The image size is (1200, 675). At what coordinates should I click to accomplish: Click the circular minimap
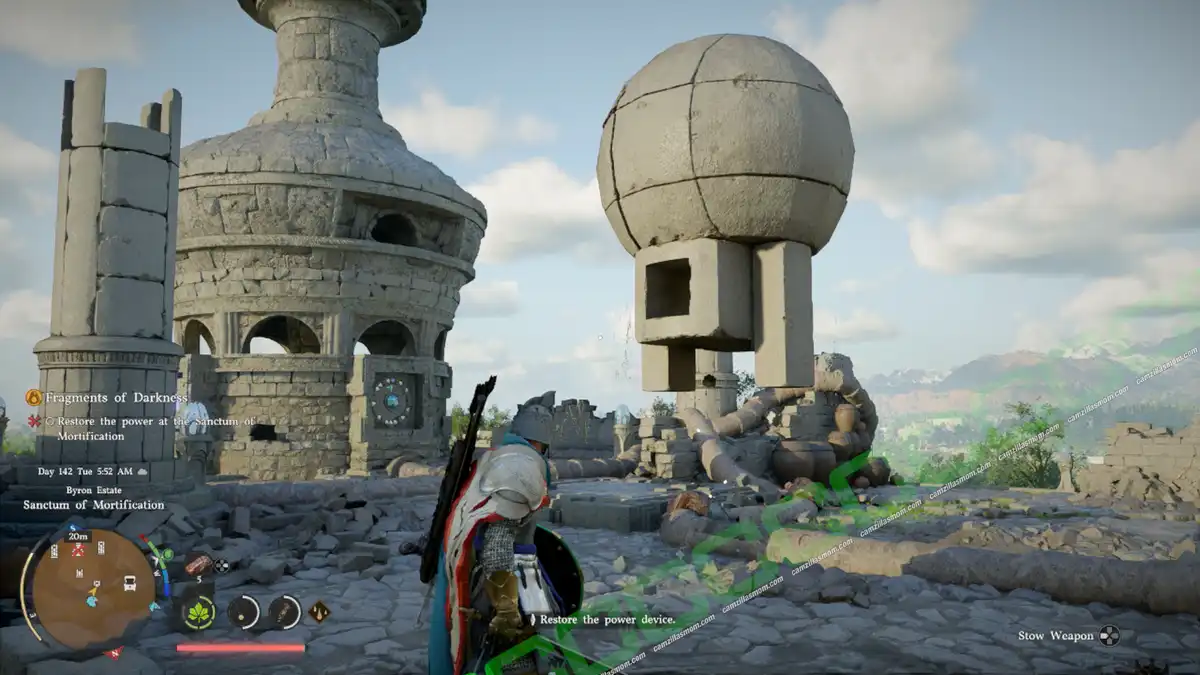(x=92, y=588)
